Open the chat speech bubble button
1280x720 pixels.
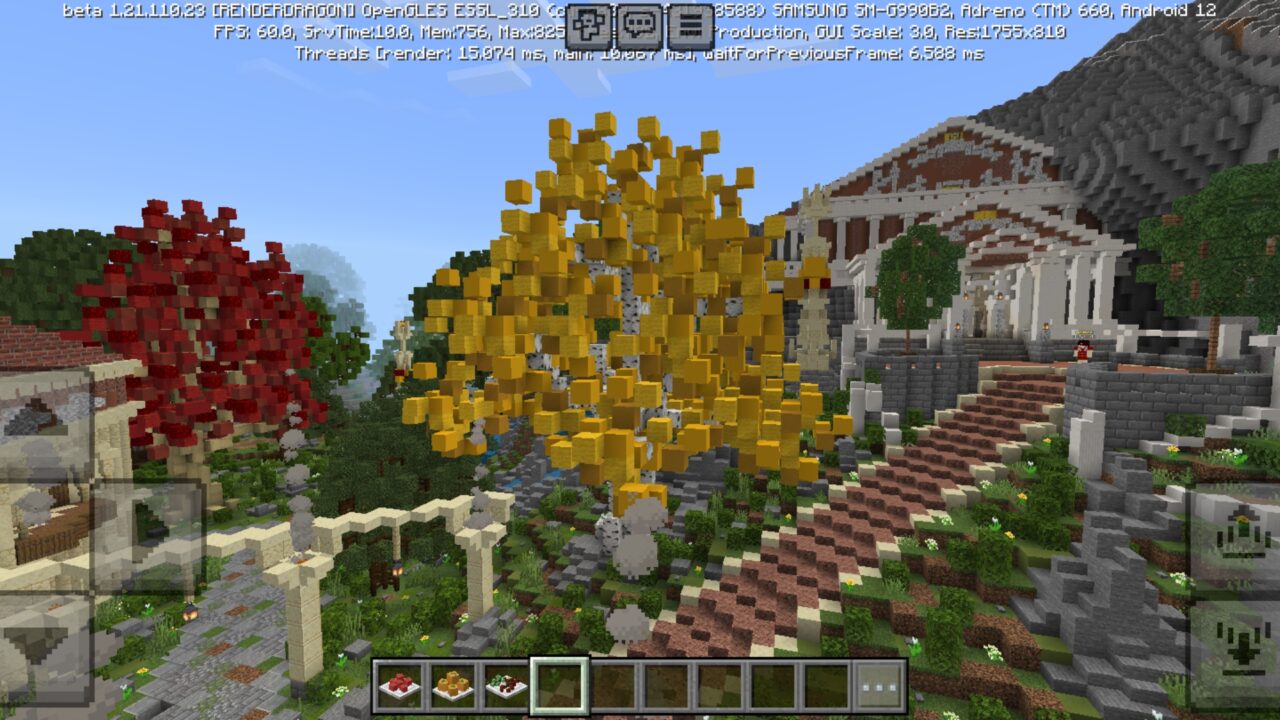640,26
